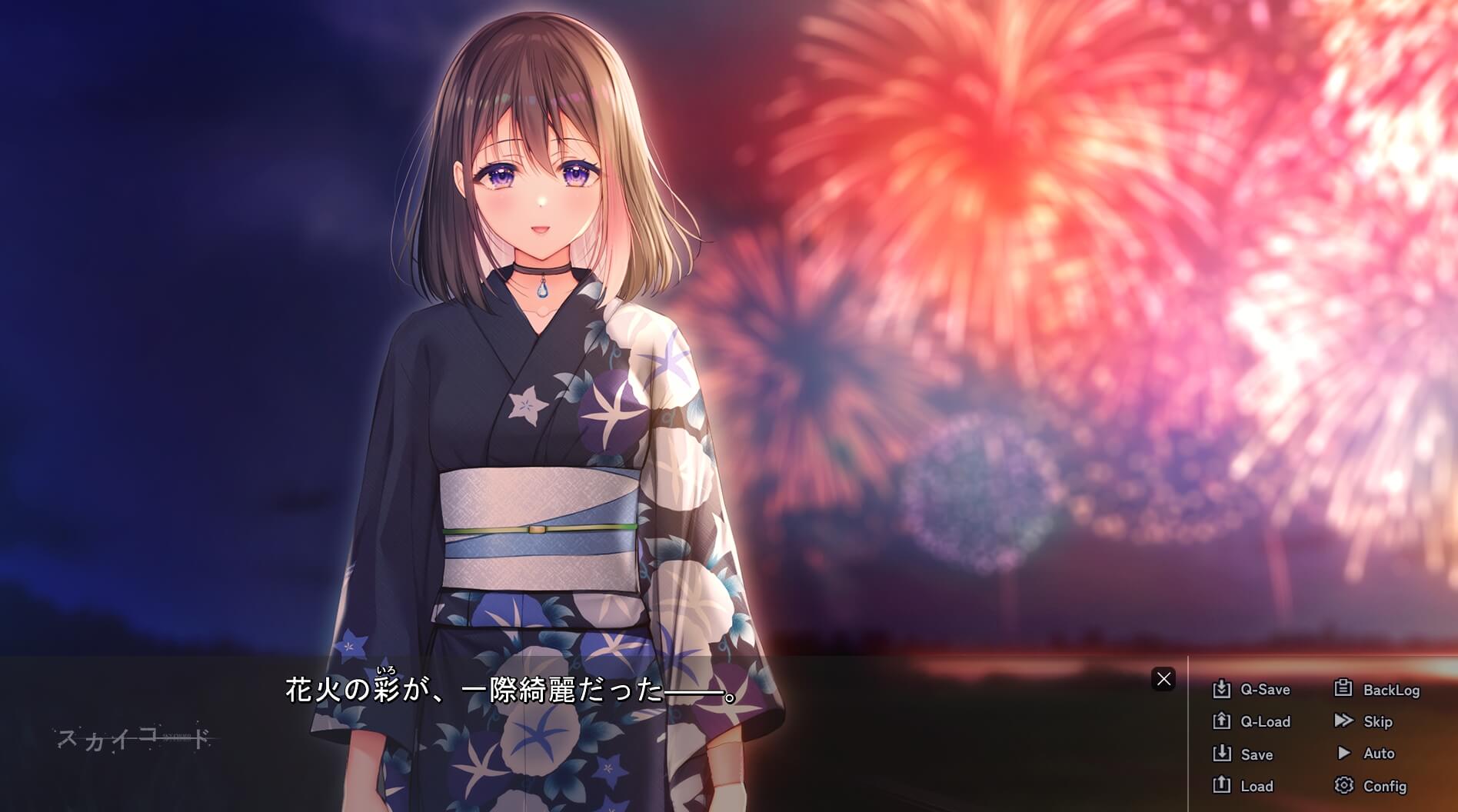This screenshot has width=1458, height=812.
Task: Restore progress via the Q-Load label
Action: point(1266,722)
